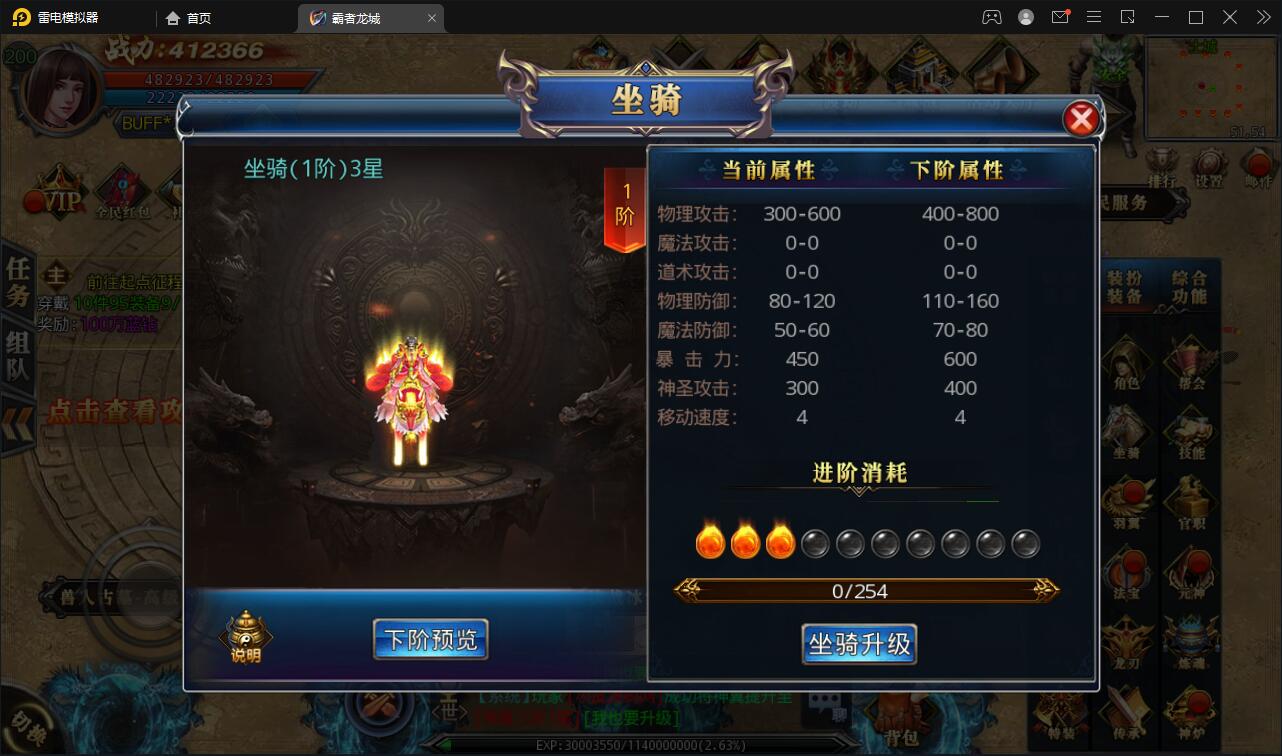Open the toolbar overflow chevron in the title bar
The image size is (1282, 756).
tap(1263, 17)
